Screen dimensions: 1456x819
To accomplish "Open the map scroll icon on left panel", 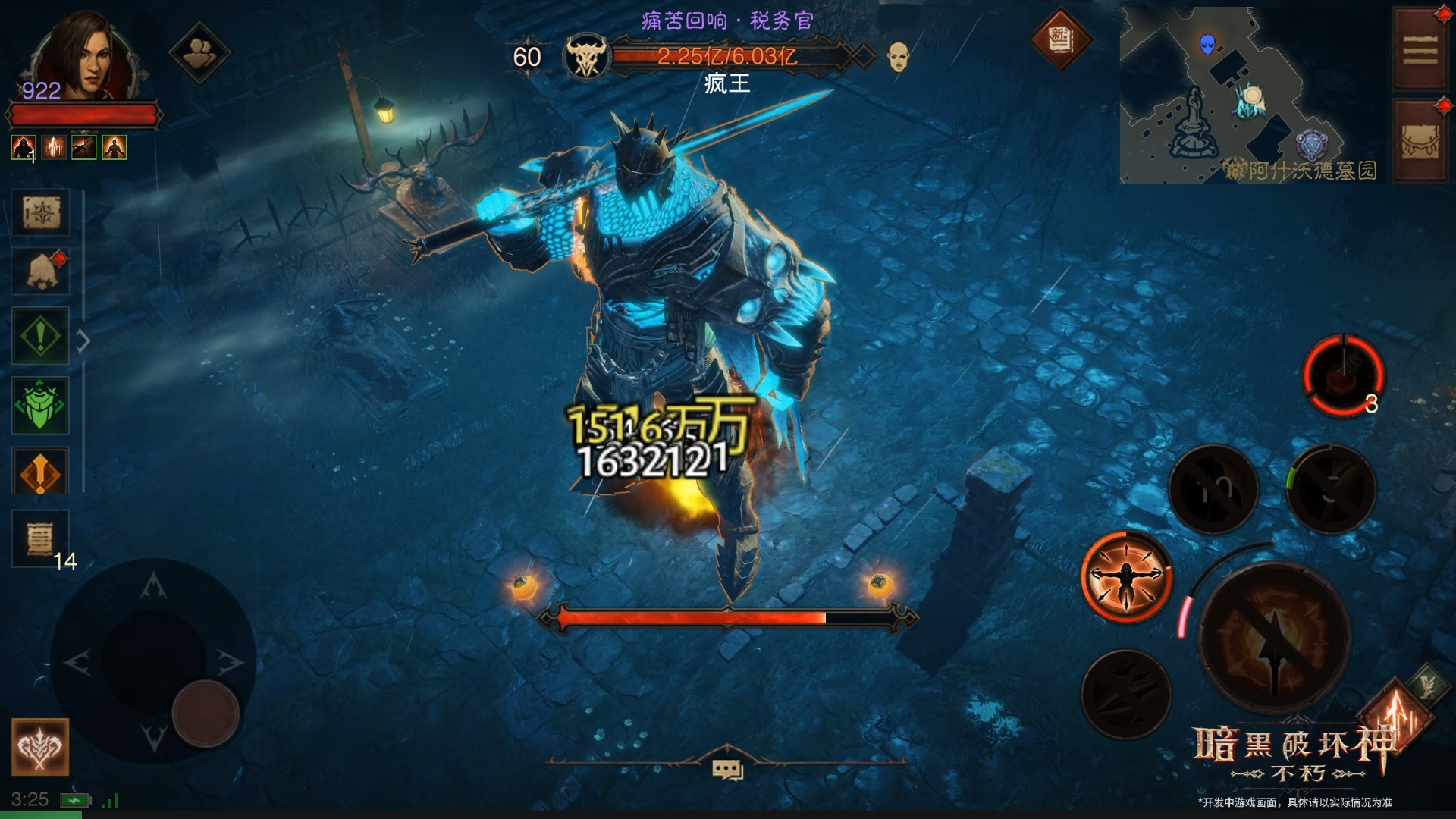I will [x=40, y=213].
